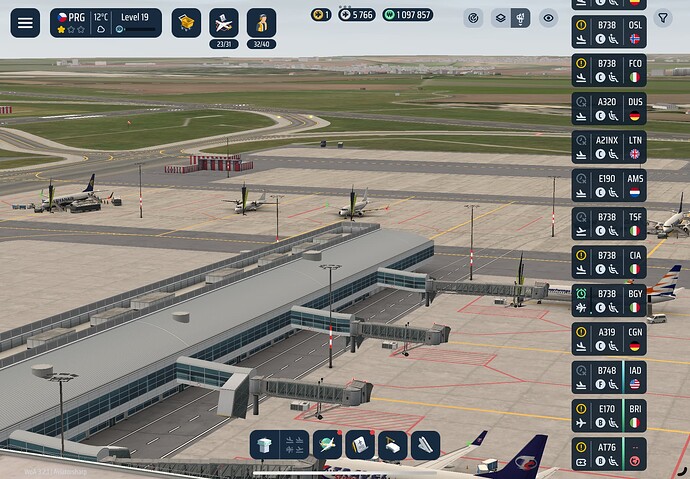Select the A320 flight to DUS
The width and height of the screenshot is (690, 479).
coord(609,108)
